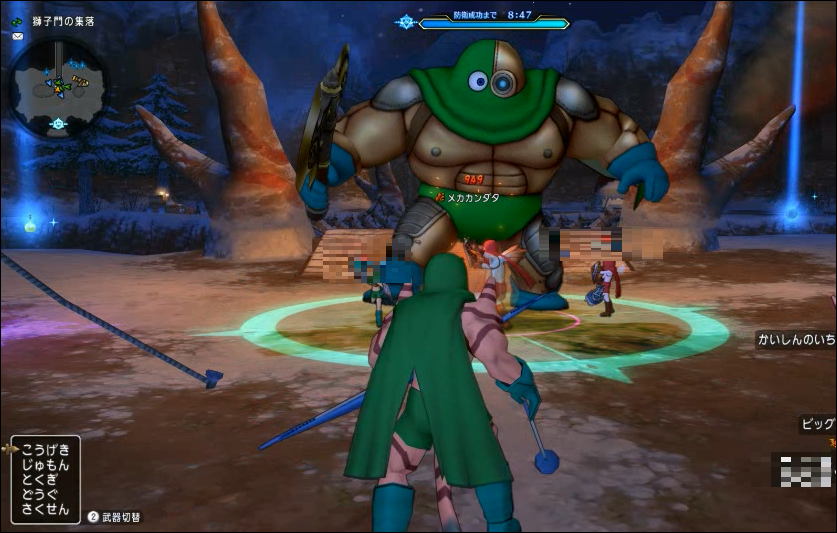Open the さくせん tactics command
The image size is (837, 533).
click(x=45, y=509)
